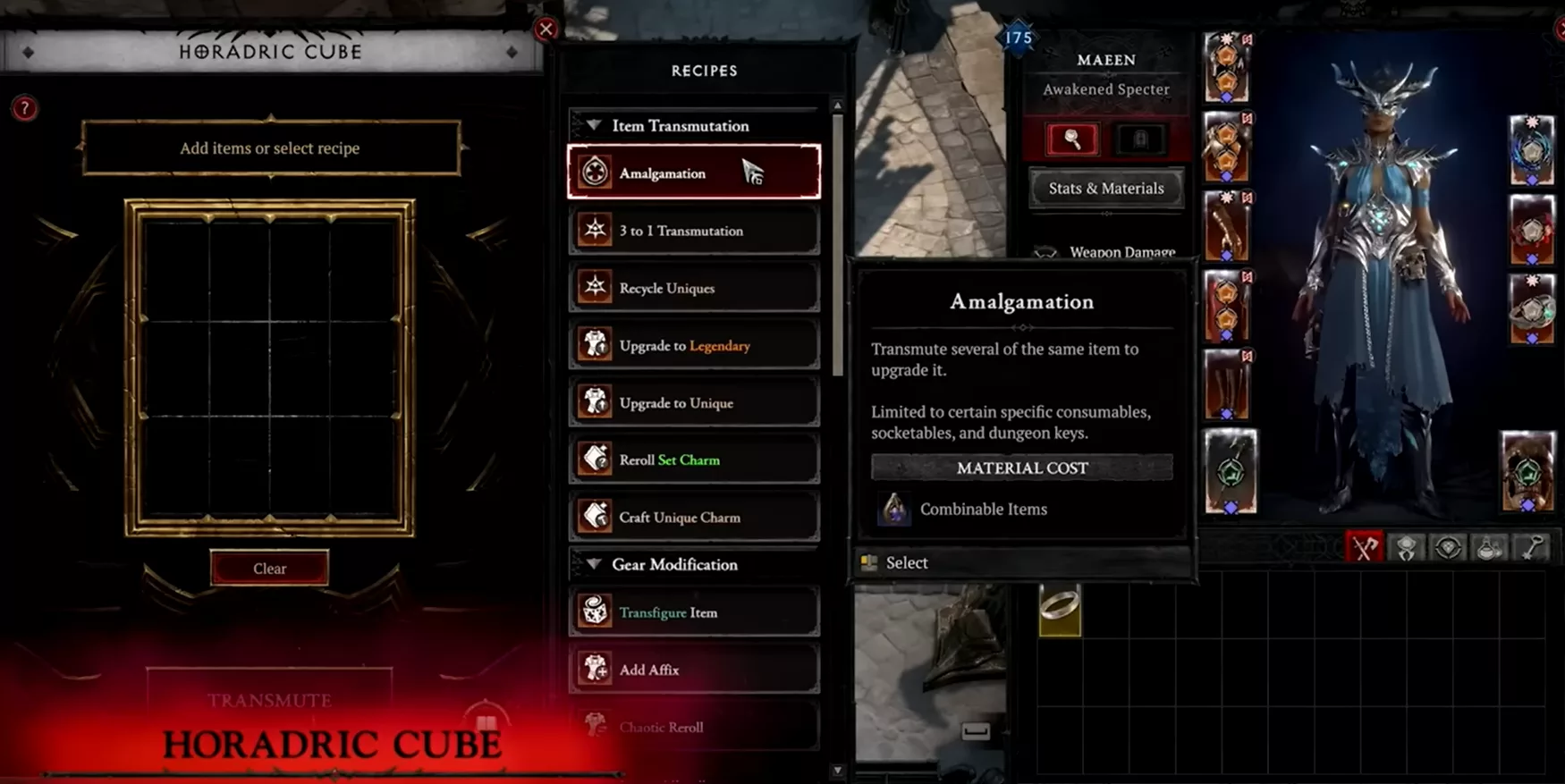
Task: Clear the Horadric Cube grid
Action: click(x=269, y=569)
